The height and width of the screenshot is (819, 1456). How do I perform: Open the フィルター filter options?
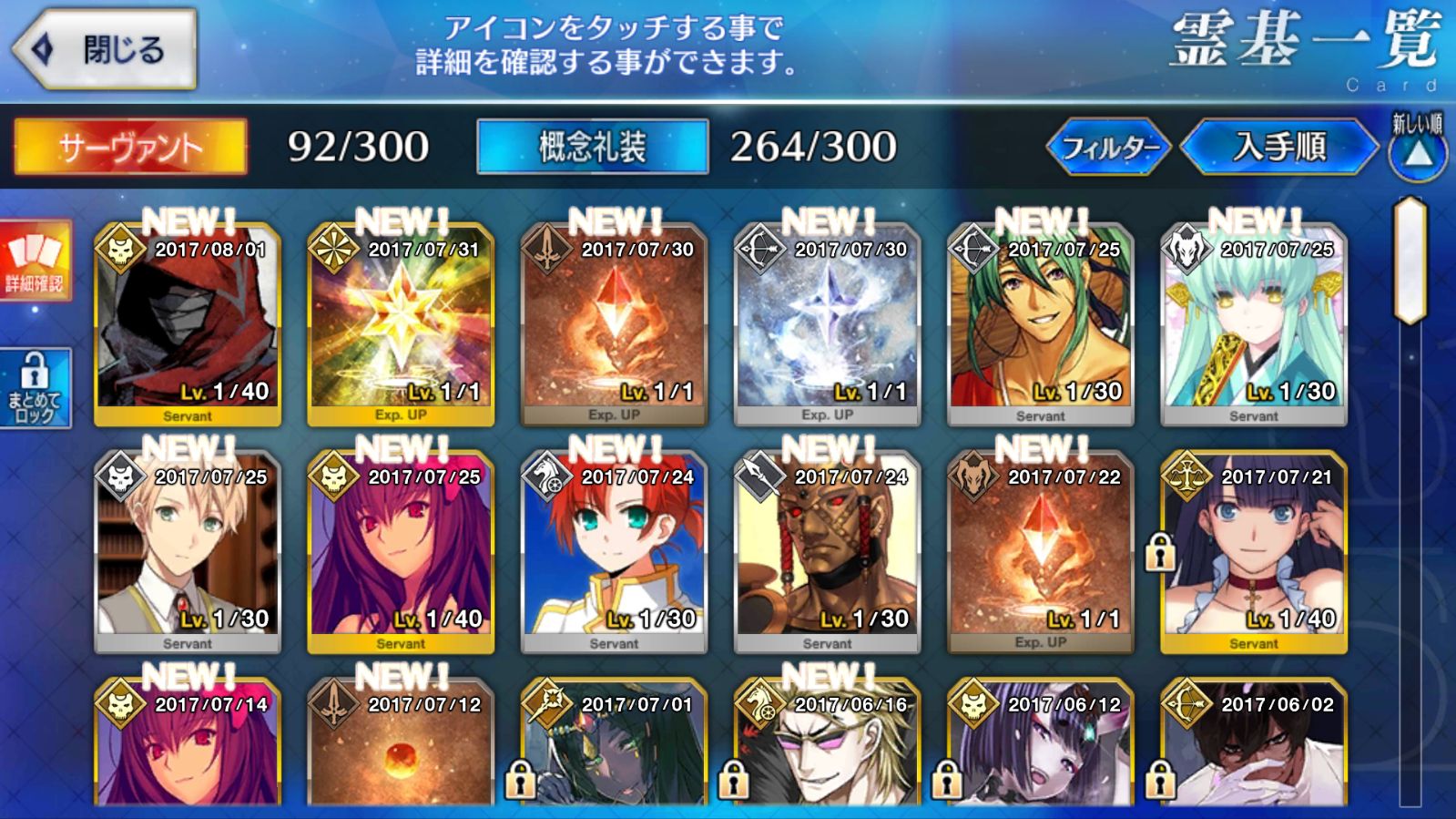click(x=1108, y=147)
